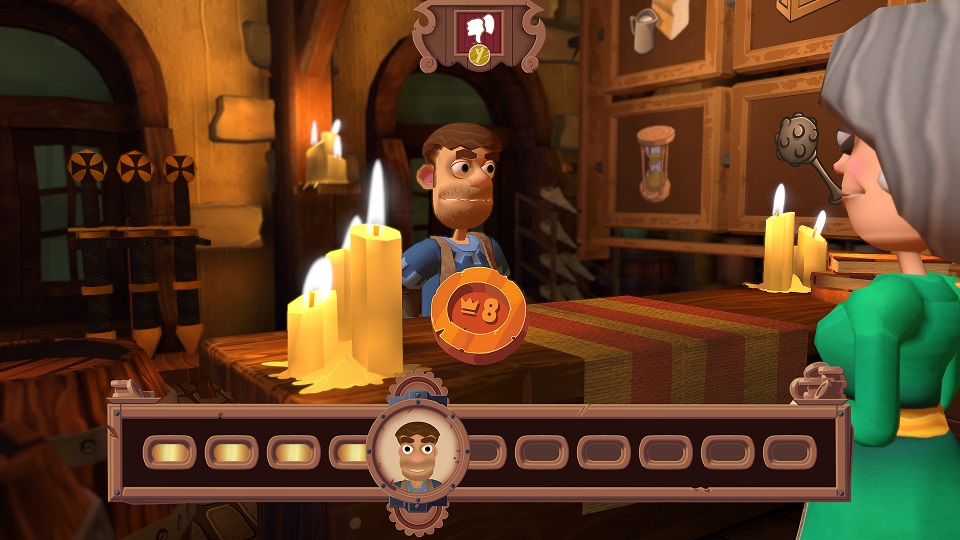Select the orange crown coin offer token
This screenshot has width=960, height=540.
coord(479,311)
